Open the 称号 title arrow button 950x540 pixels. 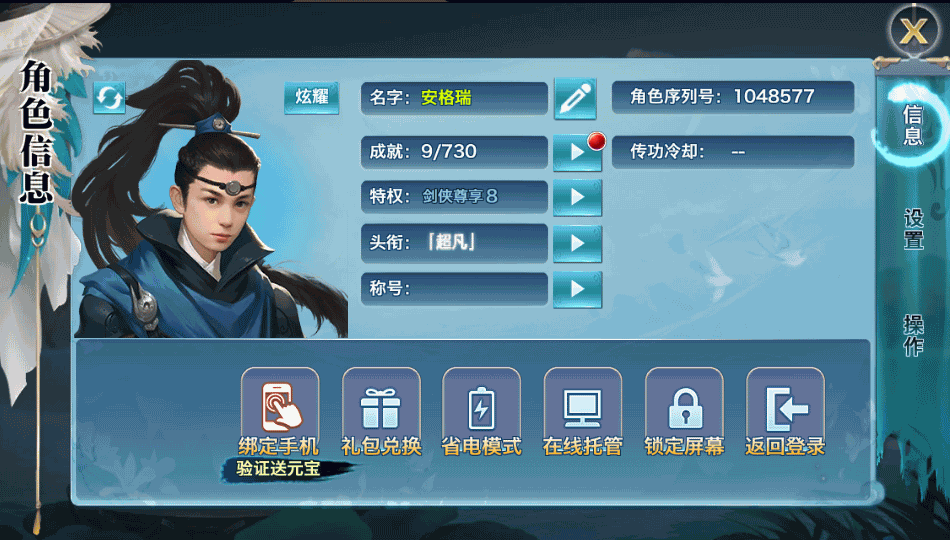point(577,289)
